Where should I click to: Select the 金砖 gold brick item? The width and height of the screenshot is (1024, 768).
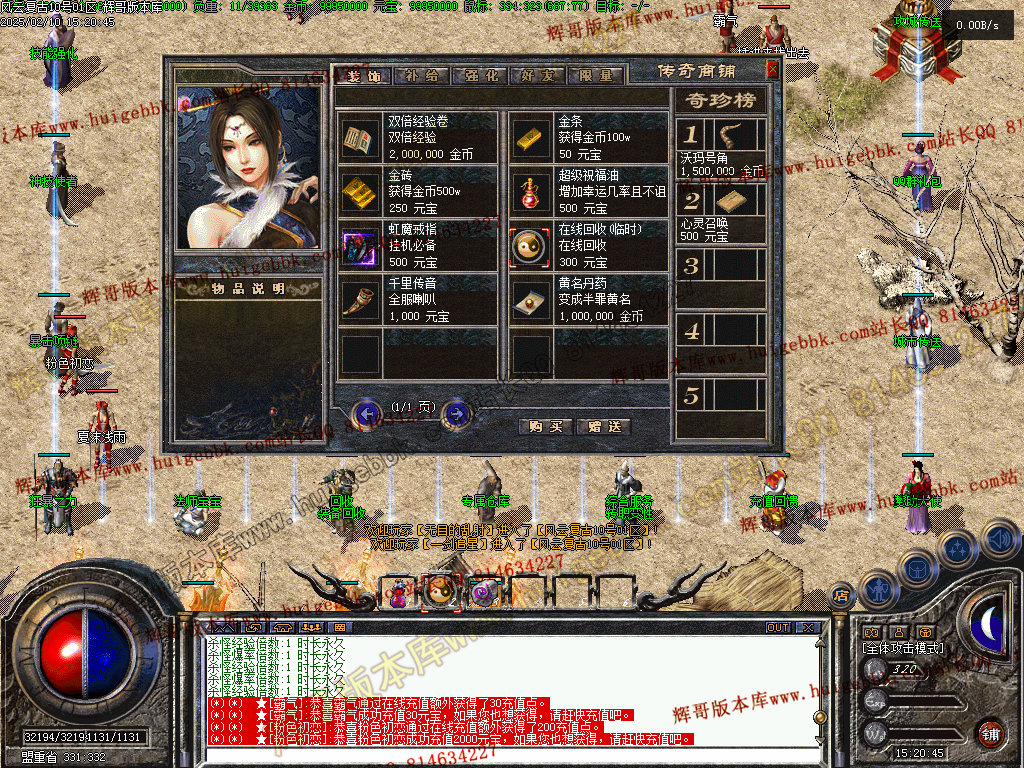click(x=357, y=191)
